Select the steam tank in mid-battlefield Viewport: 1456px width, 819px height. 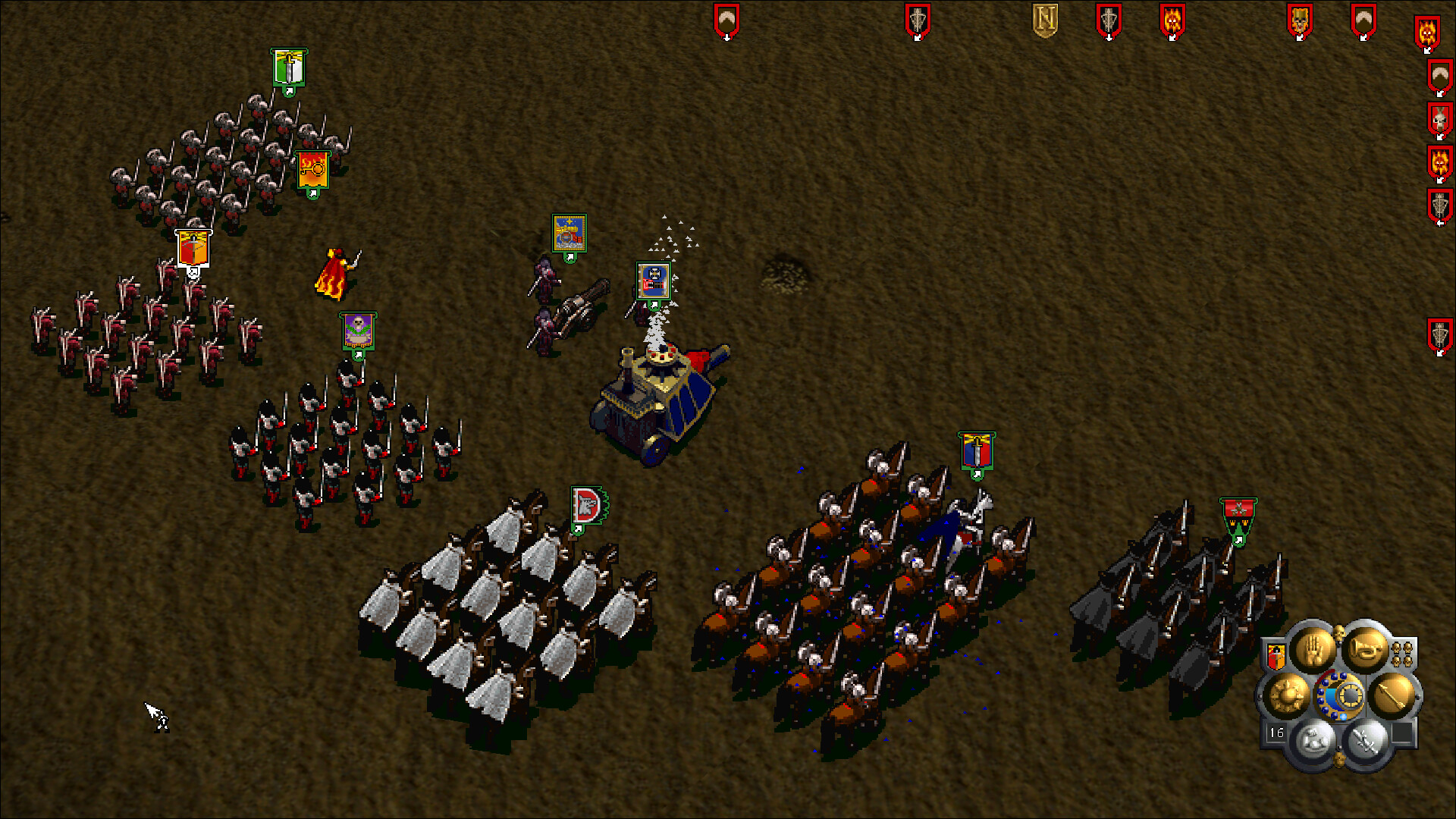tap(658, 398)
